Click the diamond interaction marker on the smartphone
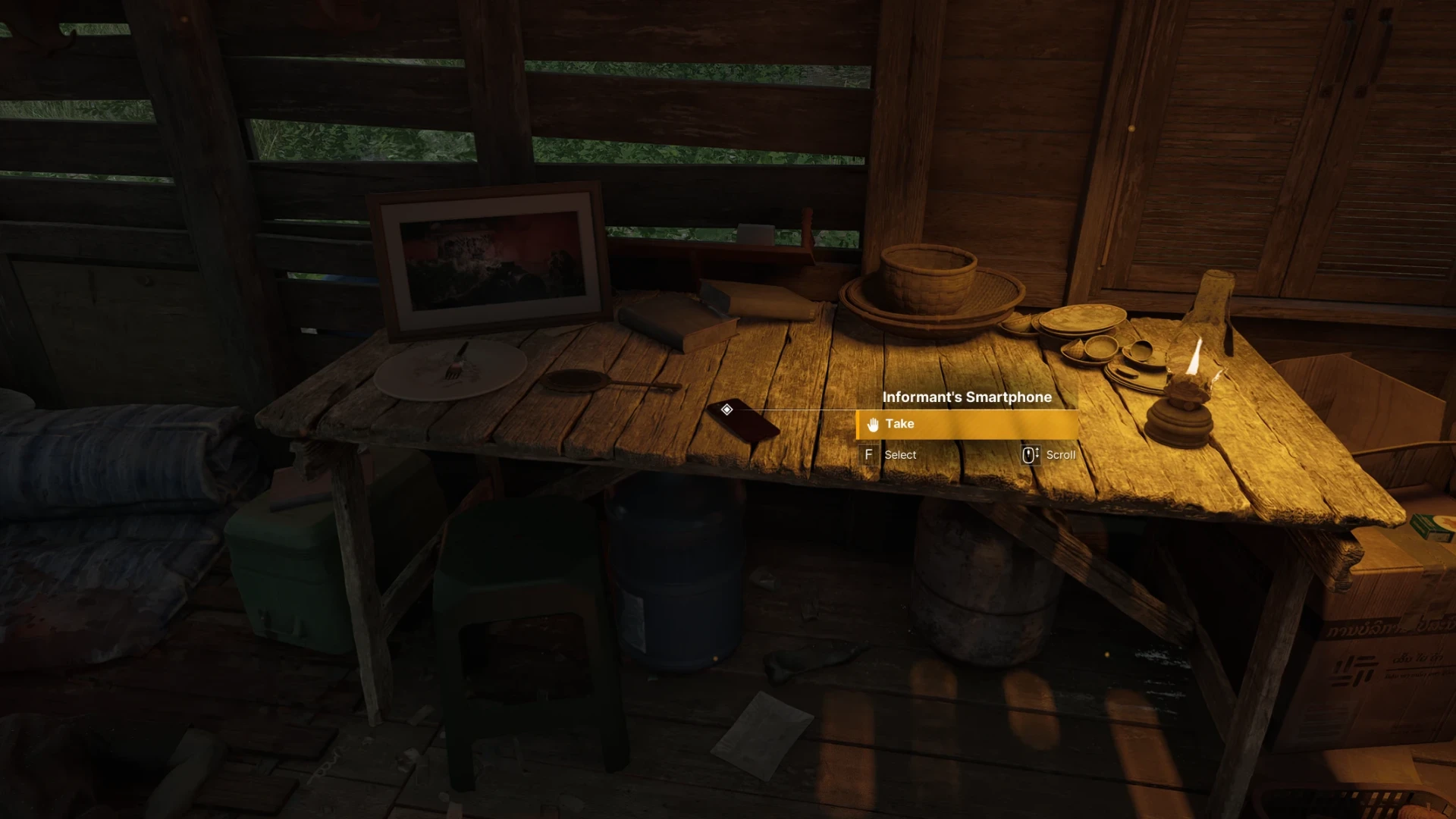Image resolution: width=1456 pixels, height=819 pixels. (726, 409)
